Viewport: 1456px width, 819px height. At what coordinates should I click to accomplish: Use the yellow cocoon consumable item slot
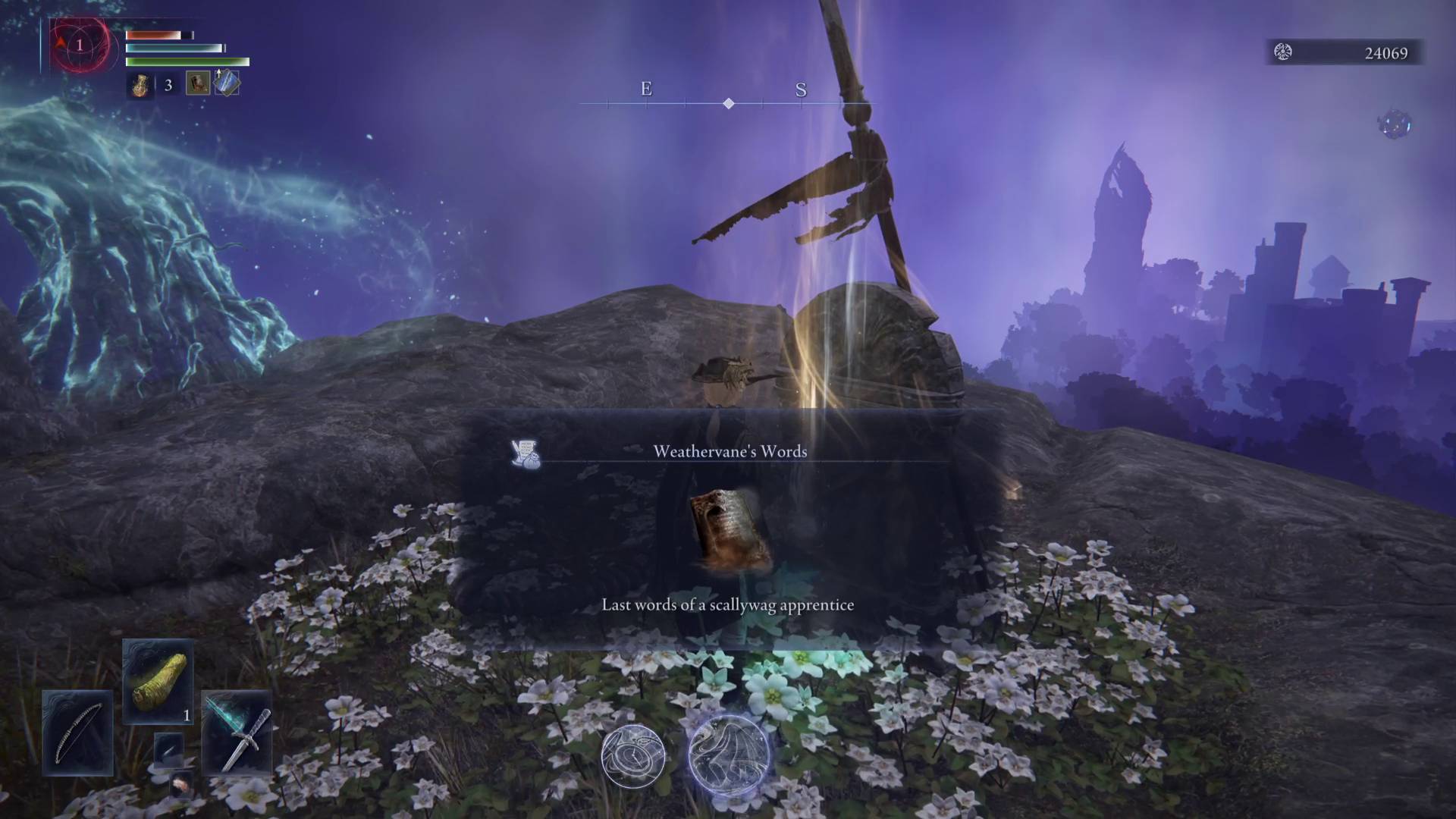coord(158,681)
